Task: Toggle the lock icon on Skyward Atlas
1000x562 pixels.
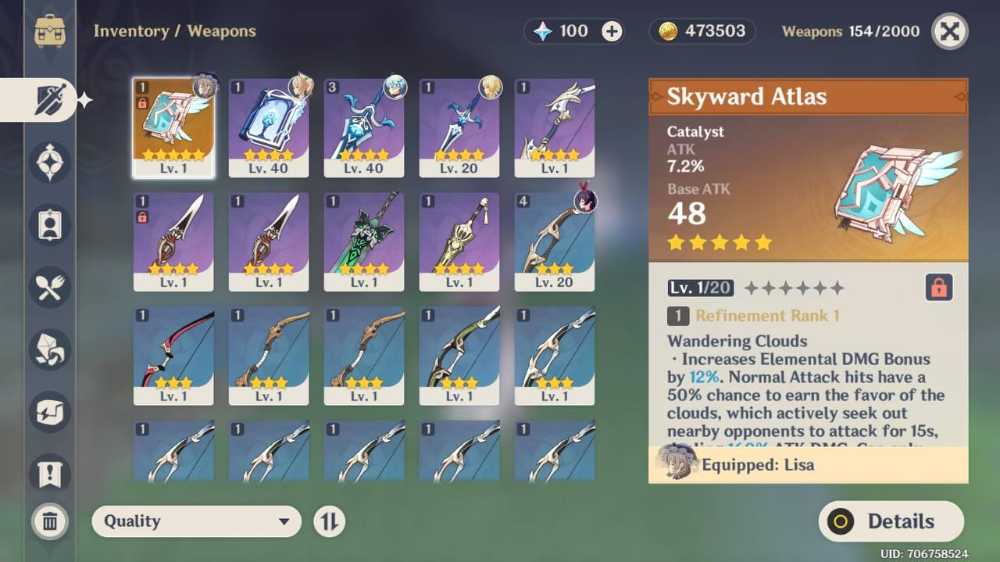Action: tap(938, 288)
